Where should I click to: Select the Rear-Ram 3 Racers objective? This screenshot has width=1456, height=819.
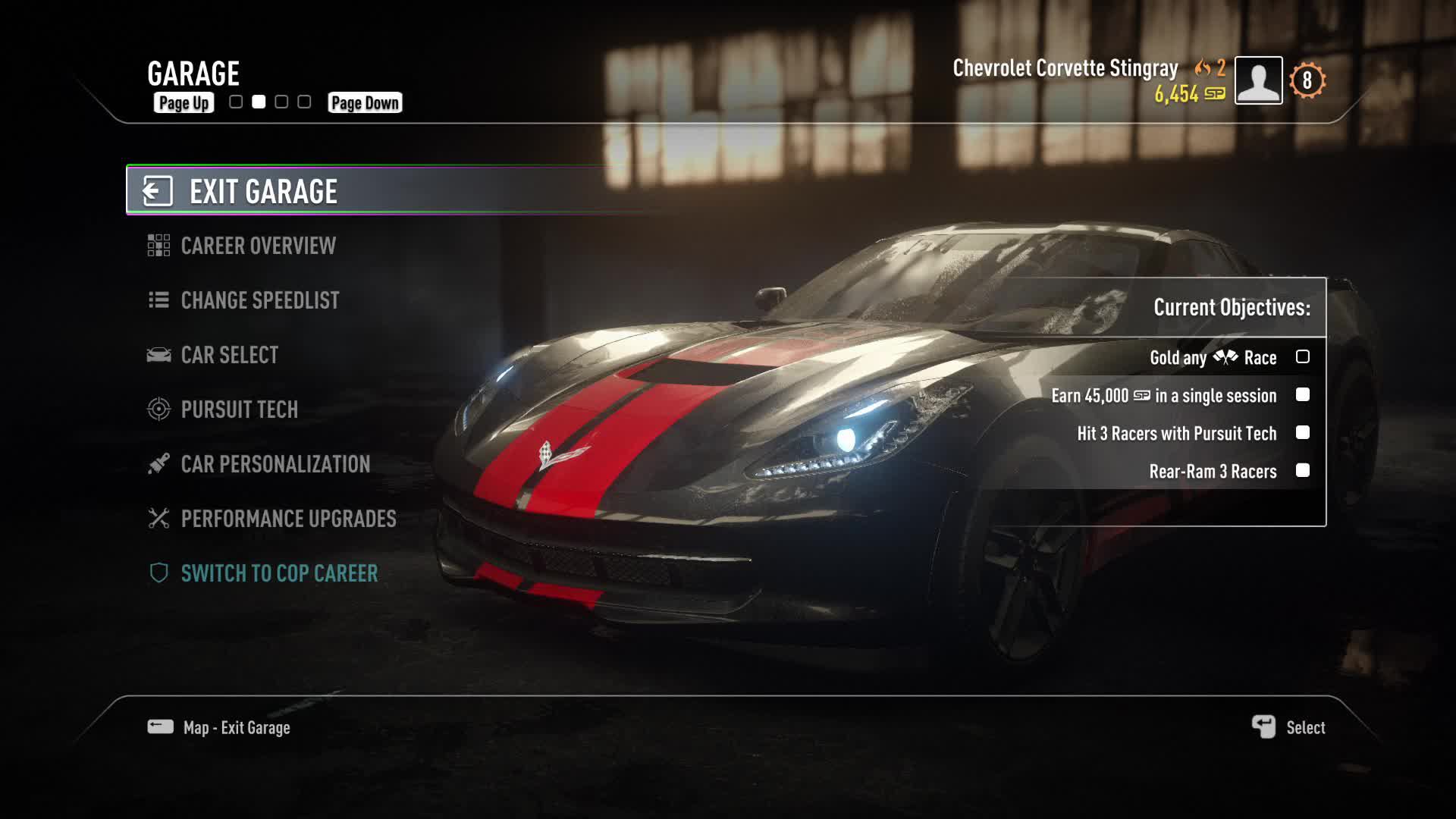[1213, 471]
